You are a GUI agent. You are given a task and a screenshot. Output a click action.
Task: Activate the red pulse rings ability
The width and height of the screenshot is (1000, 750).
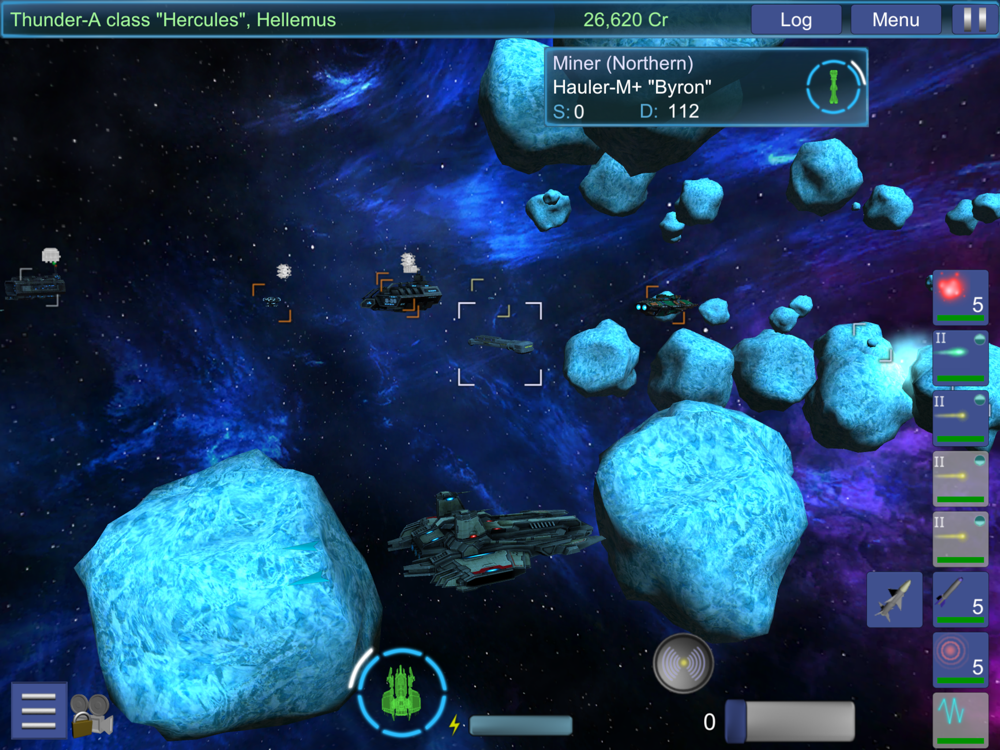[960, 659]
